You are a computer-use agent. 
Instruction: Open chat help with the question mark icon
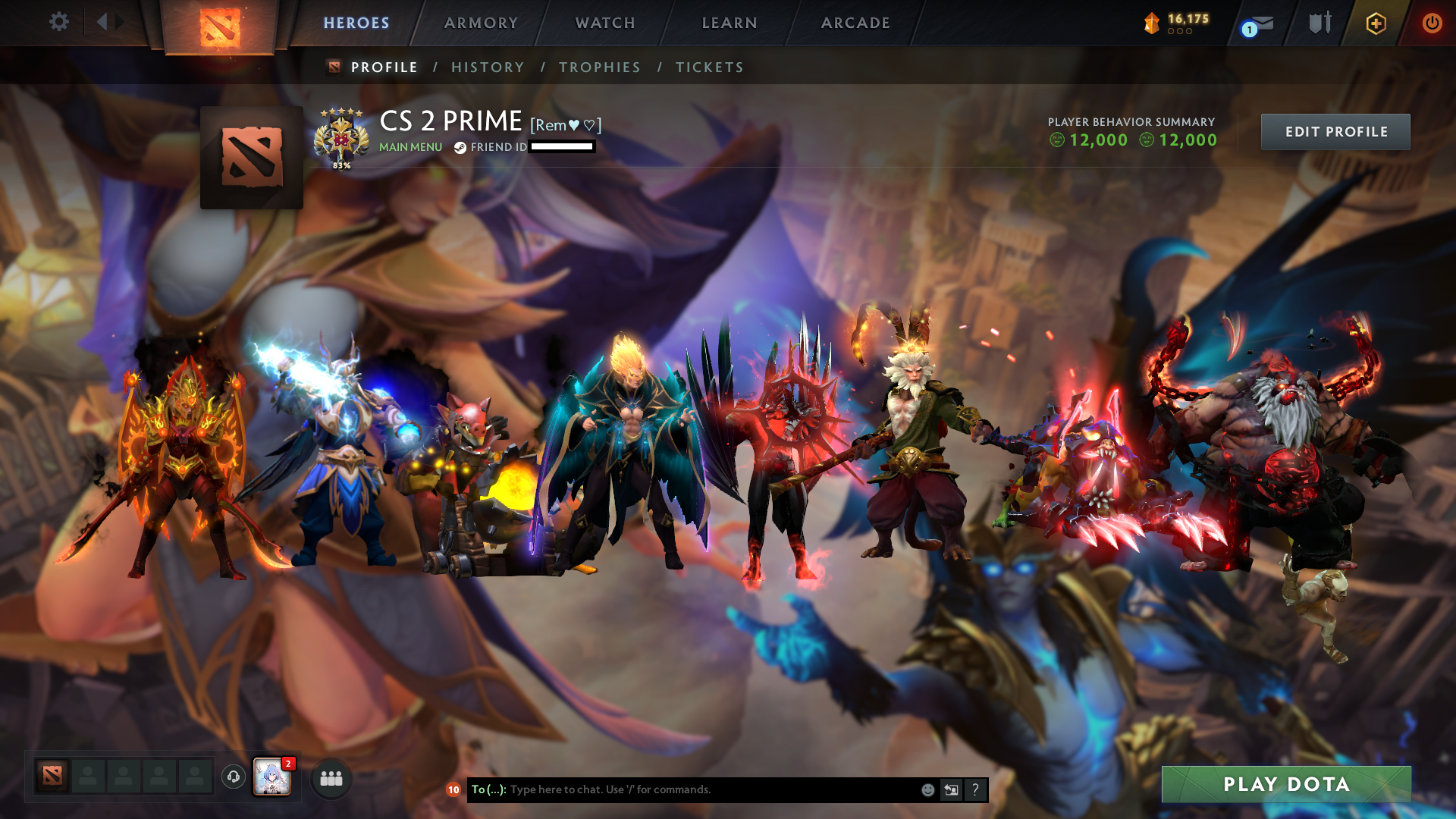(x=975, y=789)
